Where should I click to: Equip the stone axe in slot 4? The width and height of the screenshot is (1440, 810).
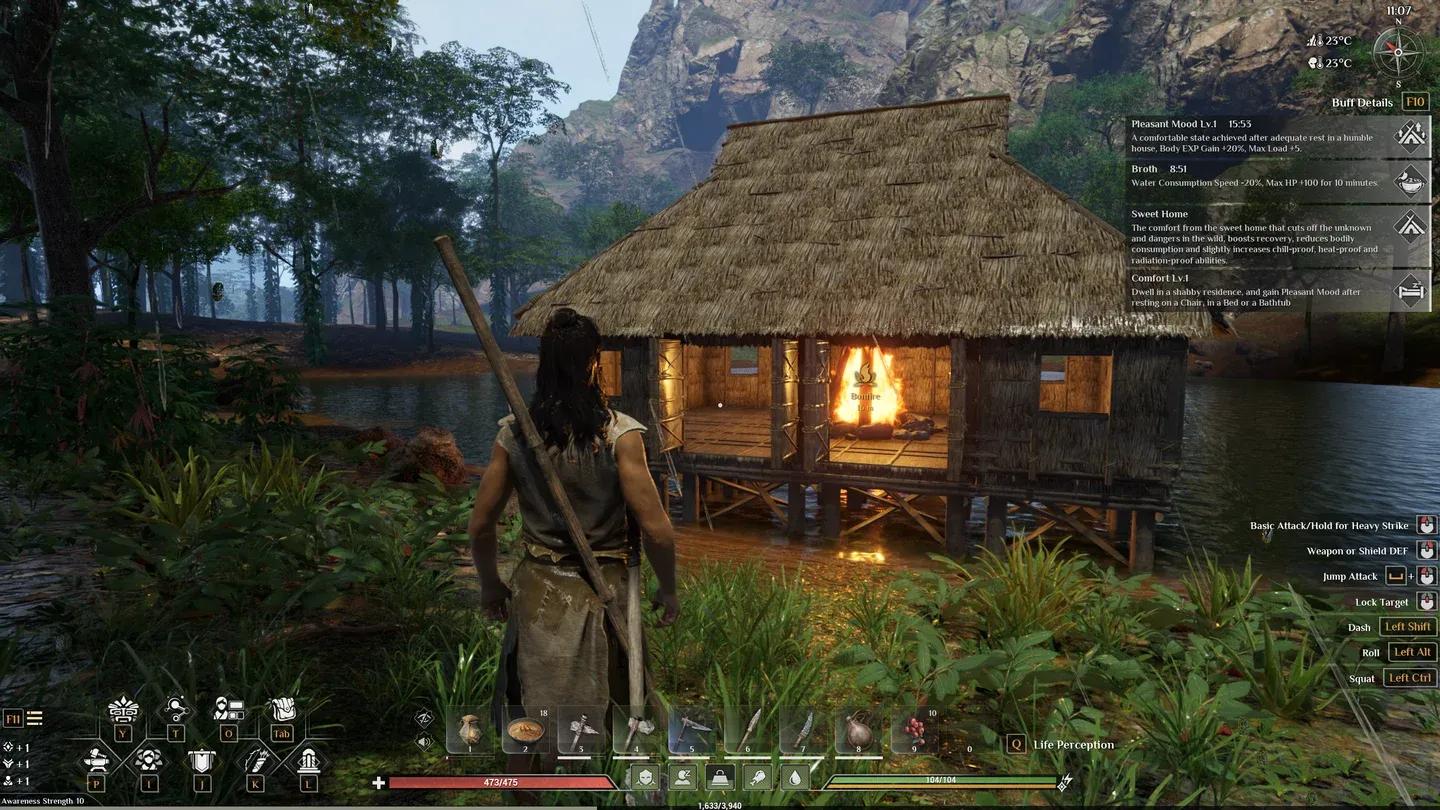pos(636,730)
